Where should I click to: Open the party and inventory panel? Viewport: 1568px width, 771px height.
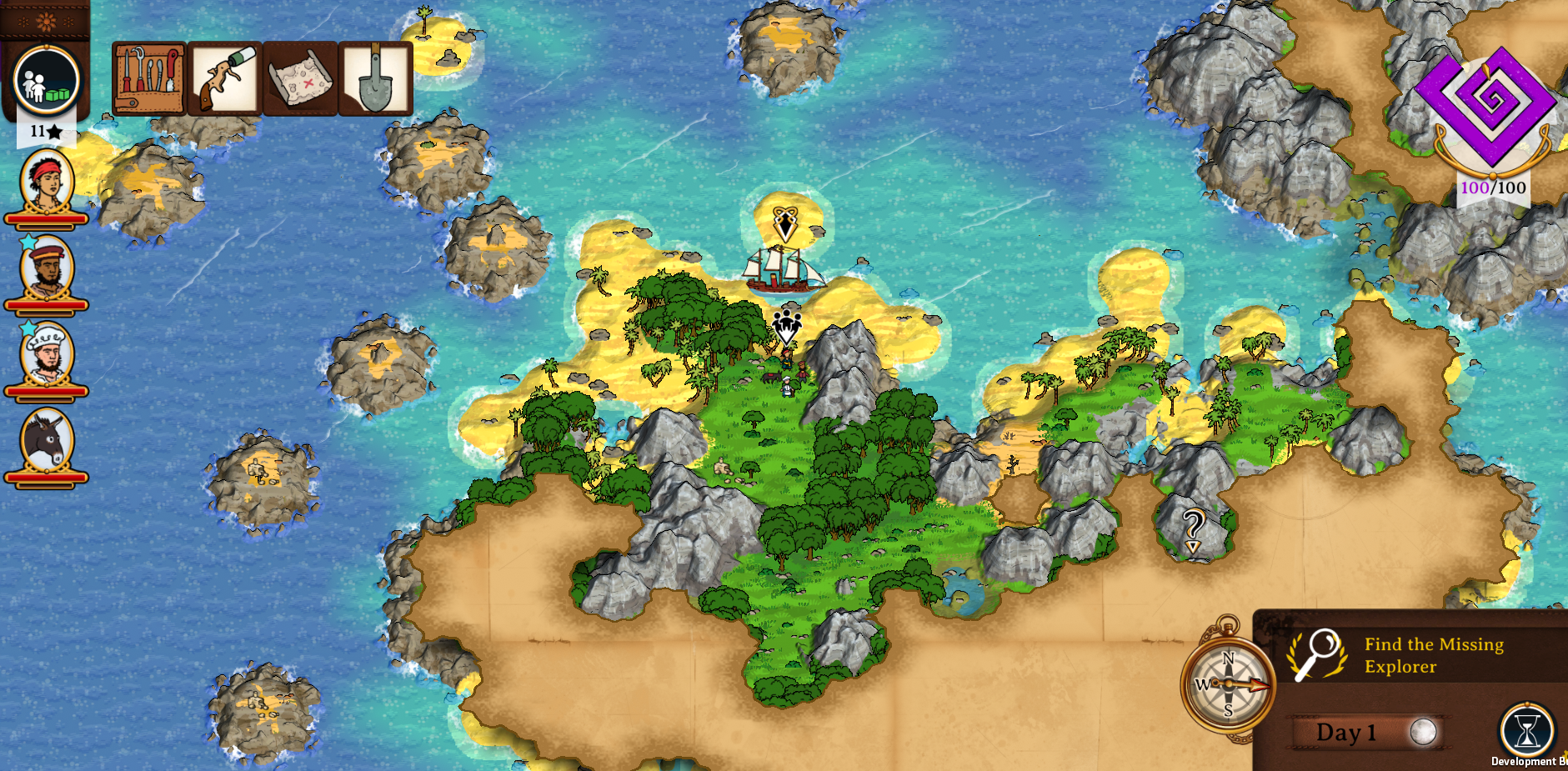point(47,80)
